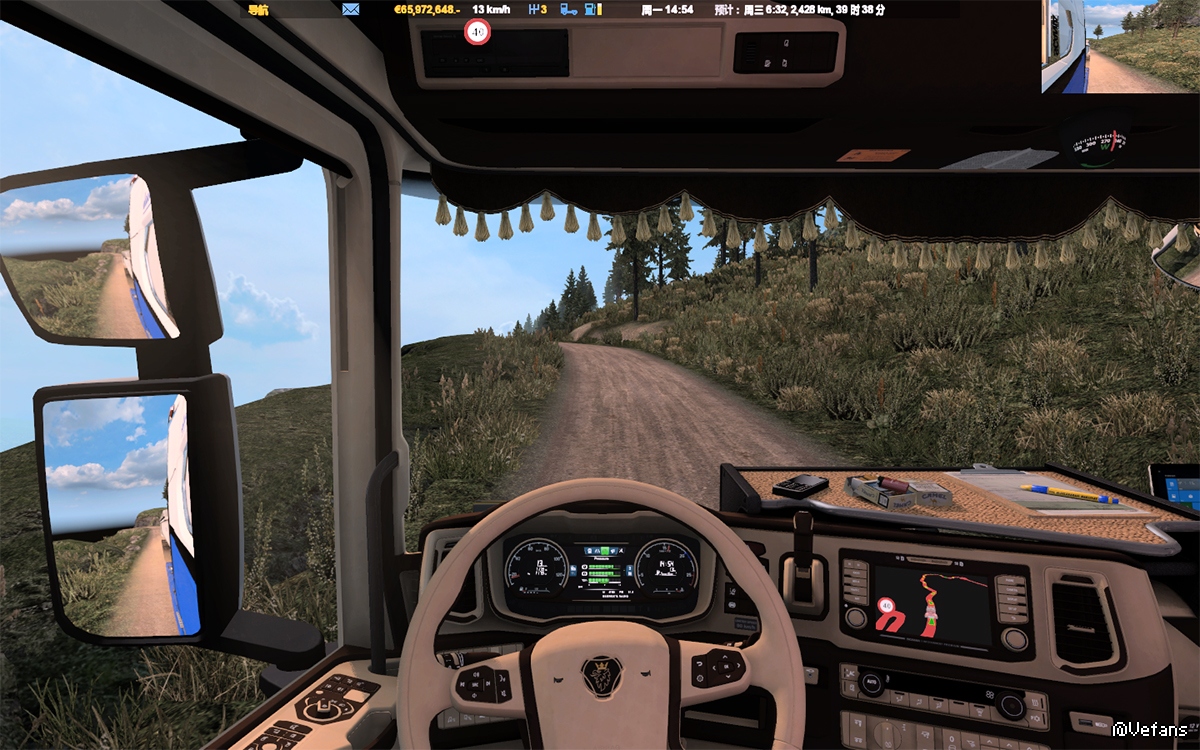The image size is (1200, 750).
Task: Open the 导航 navigation label
Action: (258, 10)
